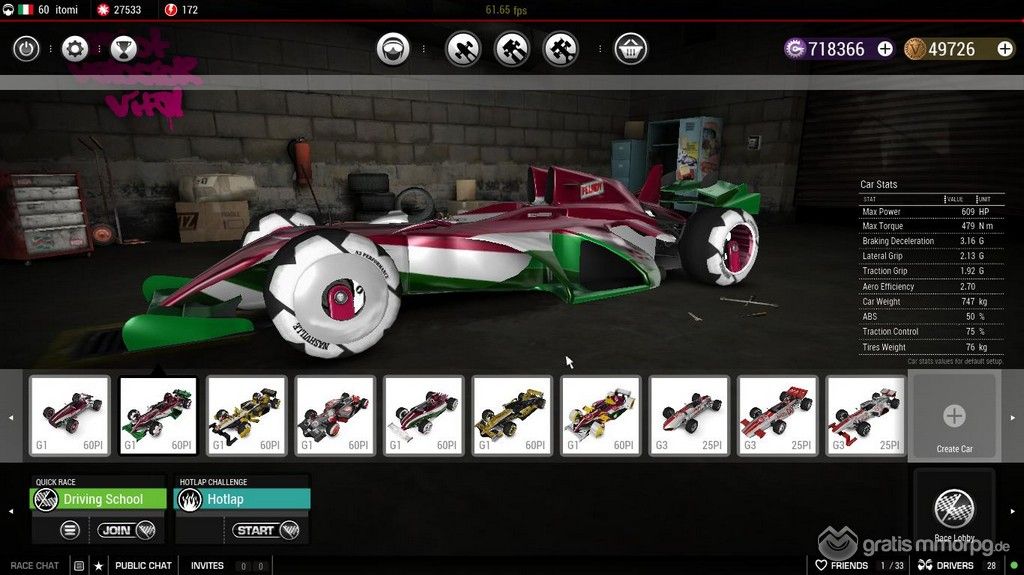Select the first car thumbnail in the list
Image resolution: width=1024 pixels, height=575 pixels.
(x=68, y=415)
